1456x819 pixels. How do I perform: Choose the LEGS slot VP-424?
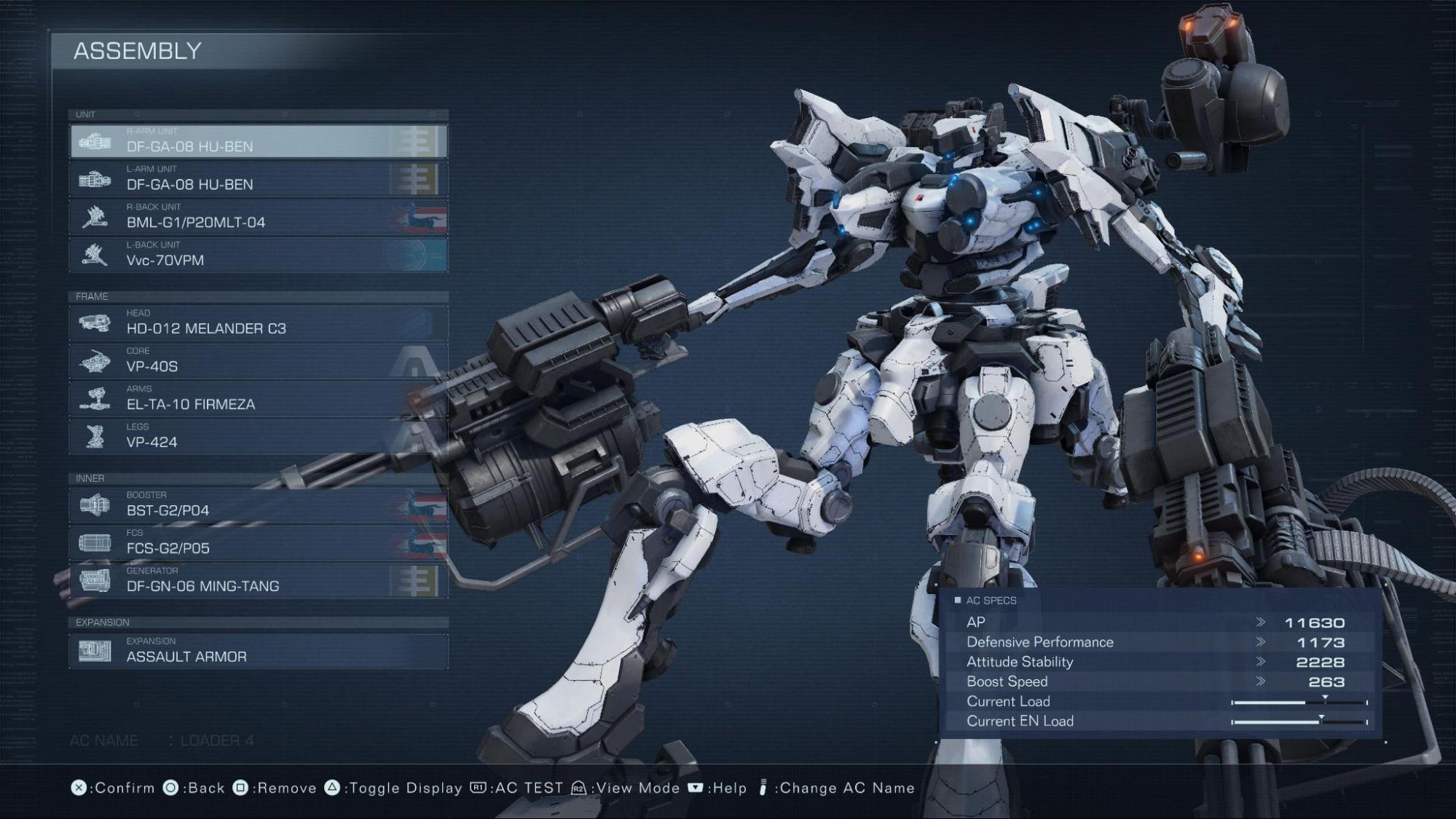coord(259,437)
